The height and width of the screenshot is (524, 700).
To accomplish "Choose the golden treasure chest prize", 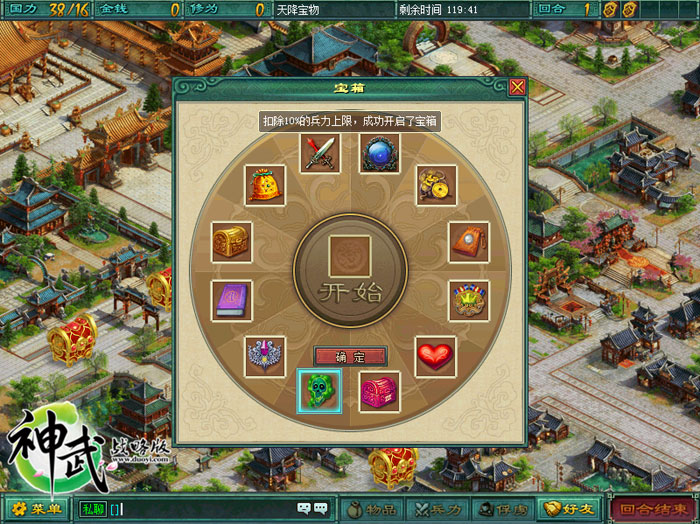I will coord(231,242).
